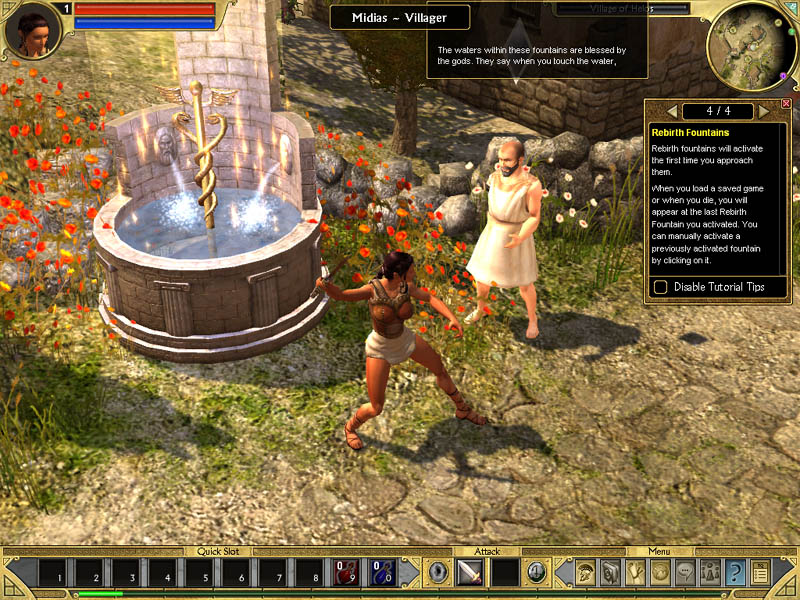Use the blue energy potion slot

coord(382,573)
